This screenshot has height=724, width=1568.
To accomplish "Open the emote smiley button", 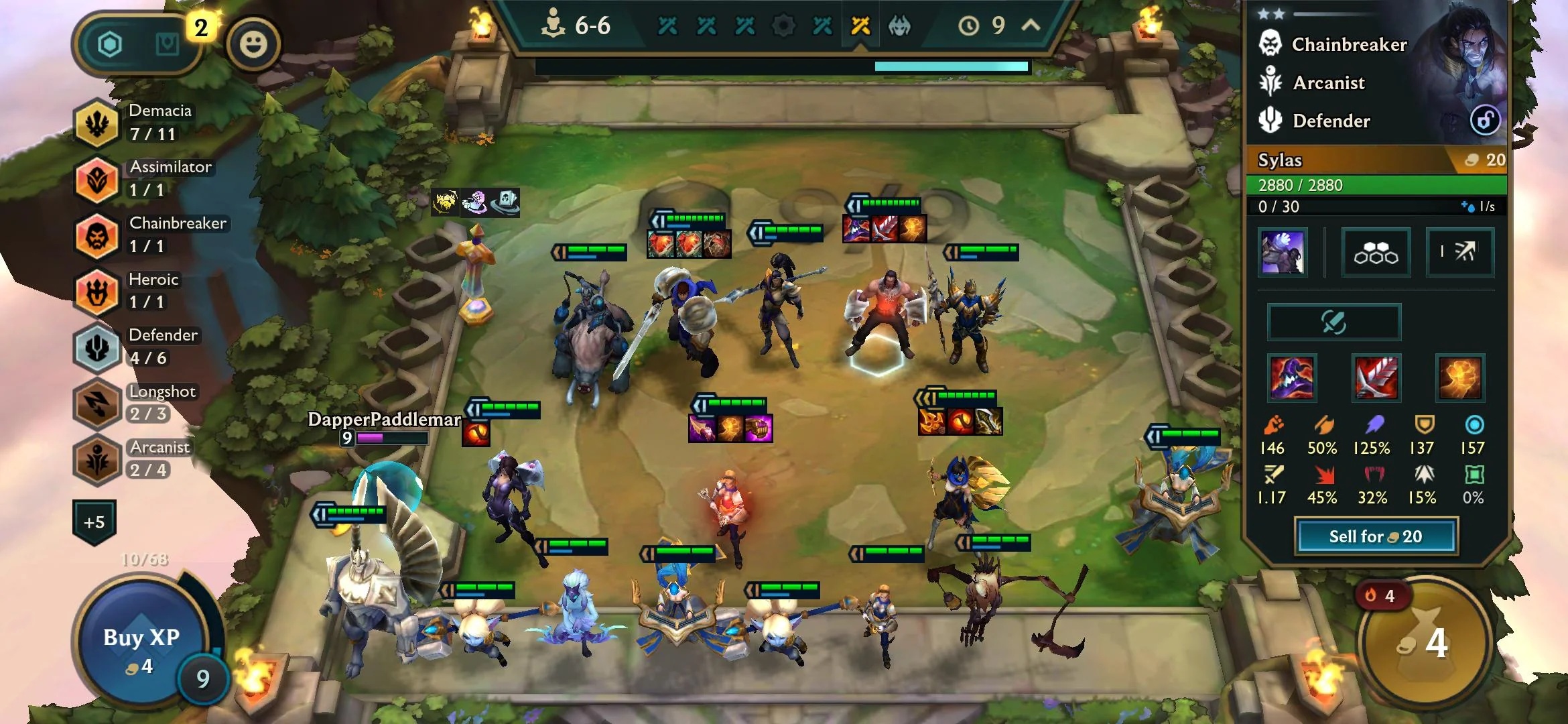I will [253, 45].
